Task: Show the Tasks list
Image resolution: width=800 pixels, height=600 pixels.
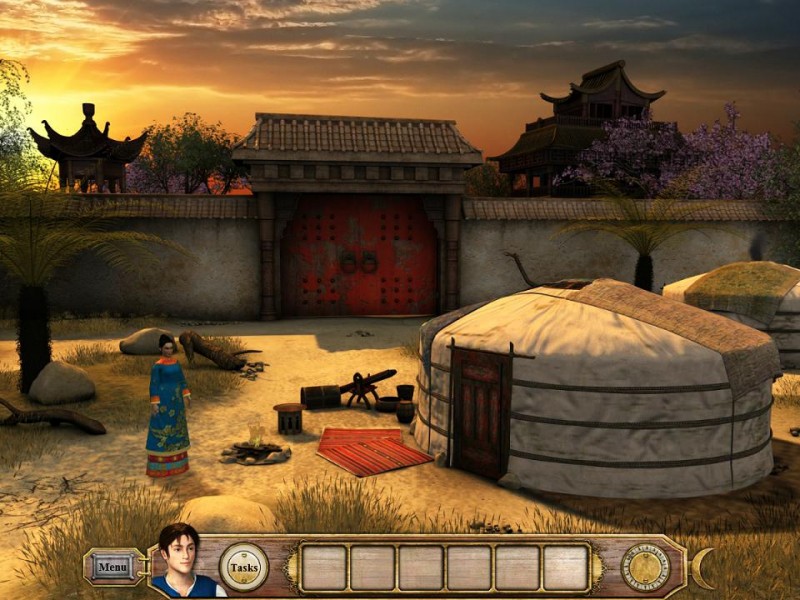Action: (x=244, y=567)
